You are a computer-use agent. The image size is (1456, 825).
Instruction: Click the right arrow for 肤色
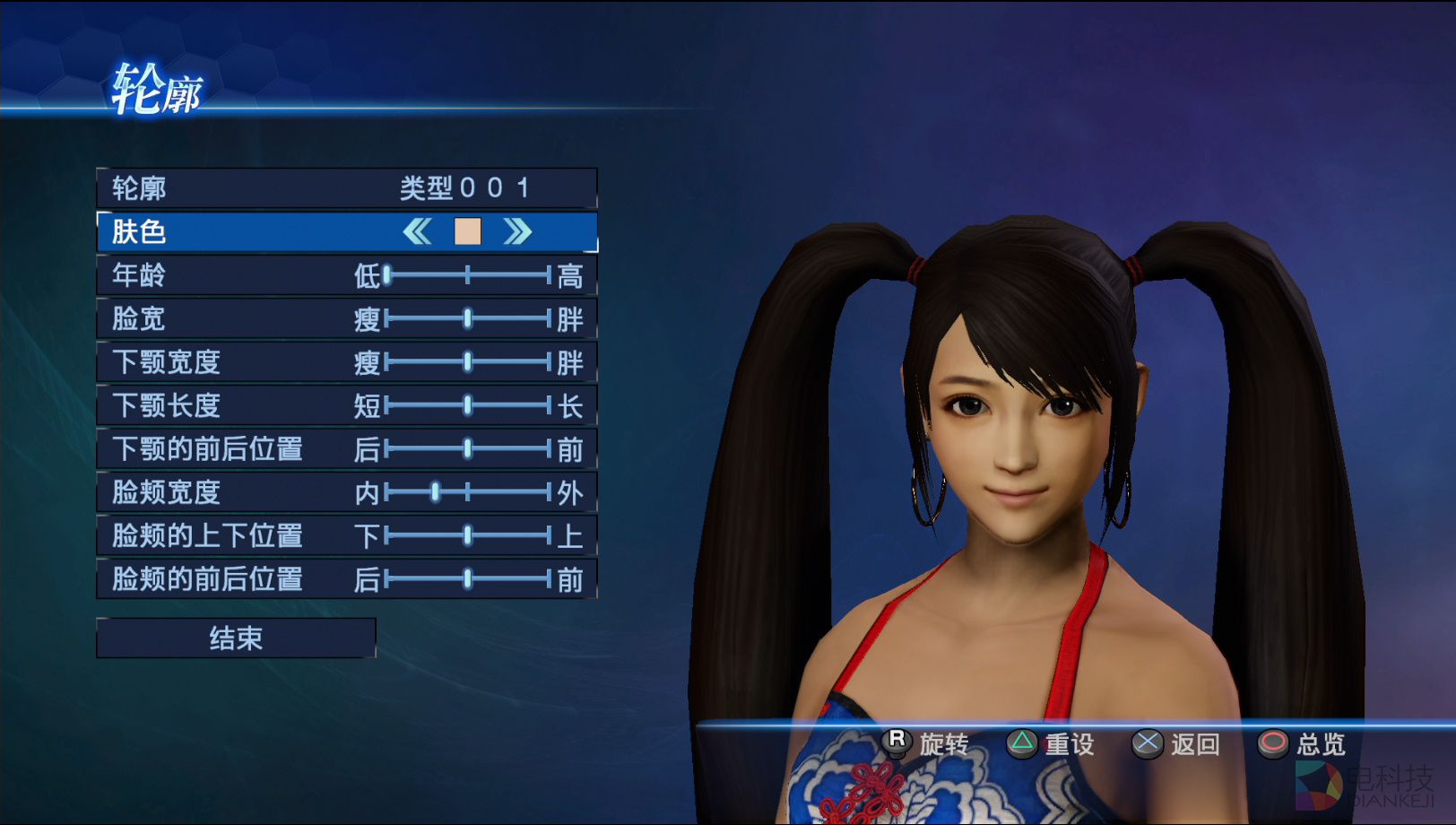click(517, 232)
